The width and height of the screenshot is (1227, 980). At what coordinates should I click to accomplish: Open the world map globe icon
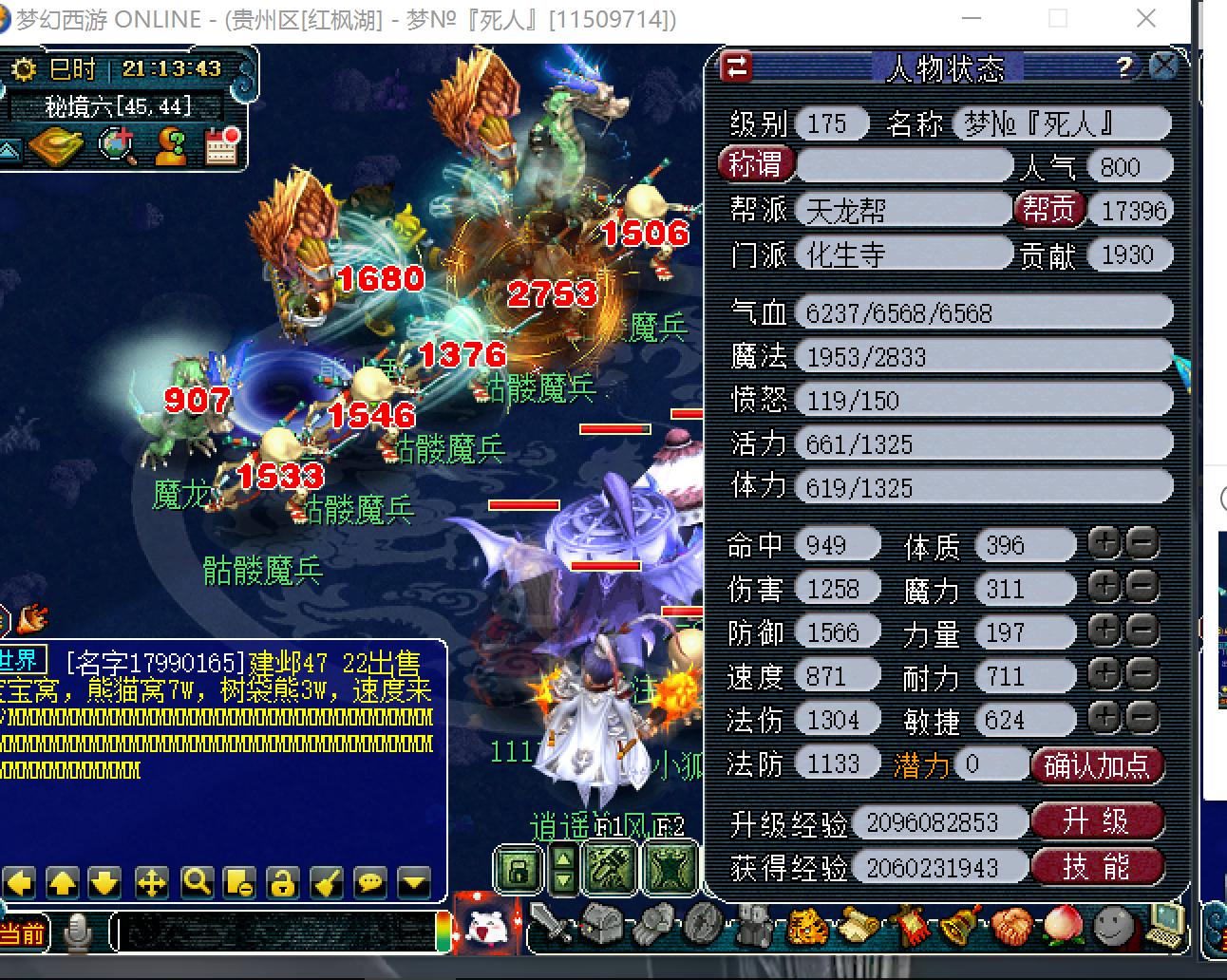pos(118,145)
